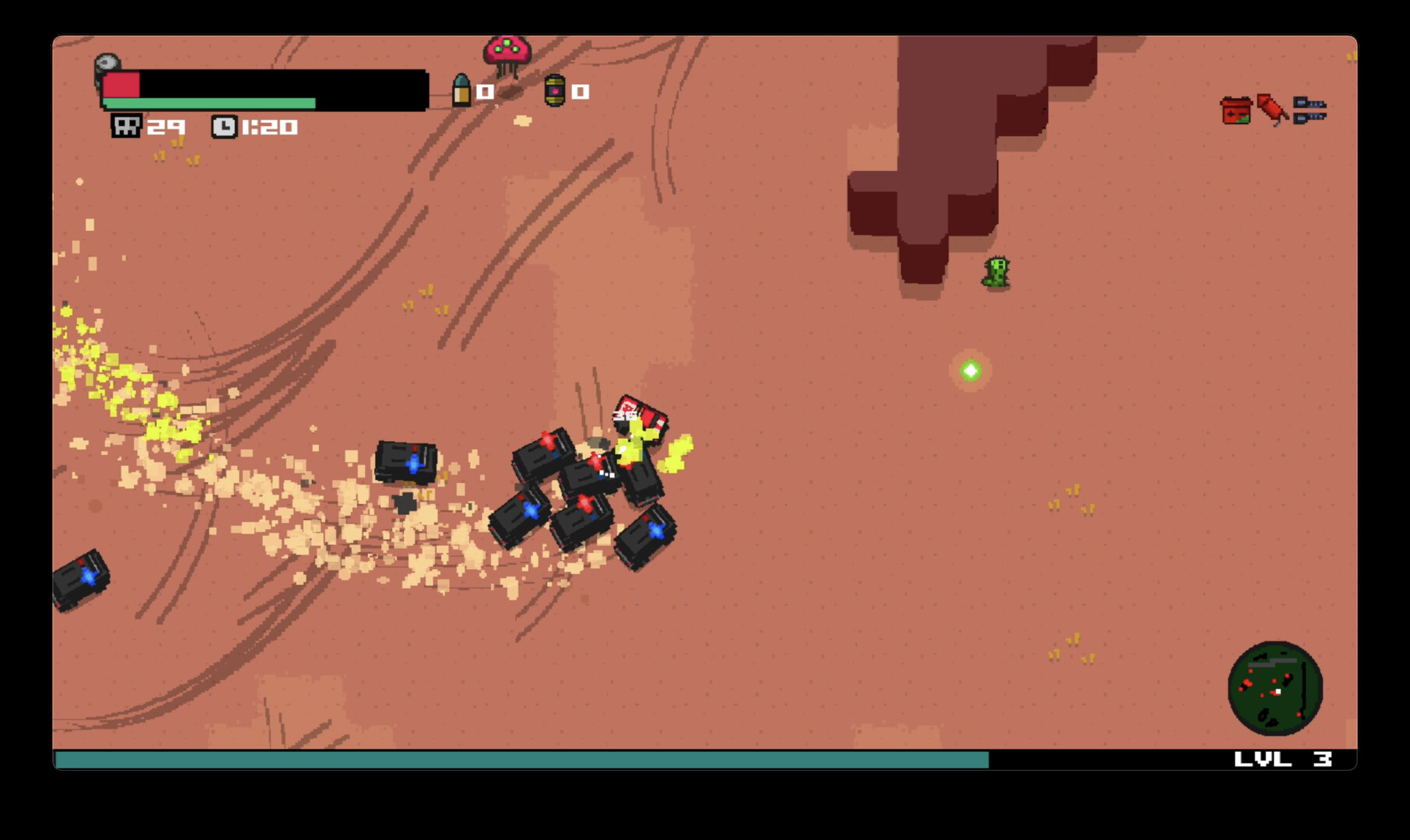The image size is (1410, 840).
Task: Click the ammo count reading 0
Action: [483, 91]
